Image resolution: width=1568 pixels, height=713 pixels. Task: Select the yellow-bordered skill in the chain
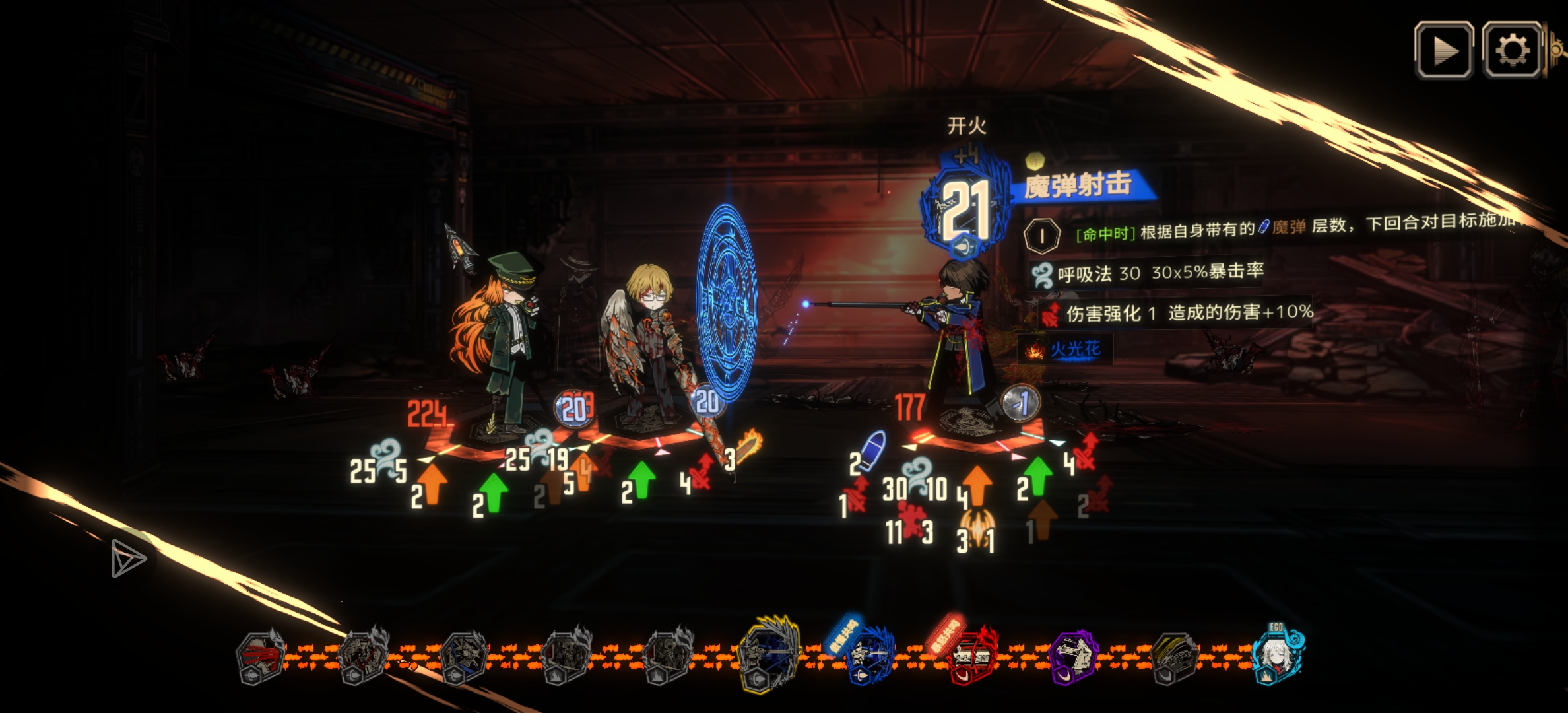pyautogui.click(x=768, y=654)
